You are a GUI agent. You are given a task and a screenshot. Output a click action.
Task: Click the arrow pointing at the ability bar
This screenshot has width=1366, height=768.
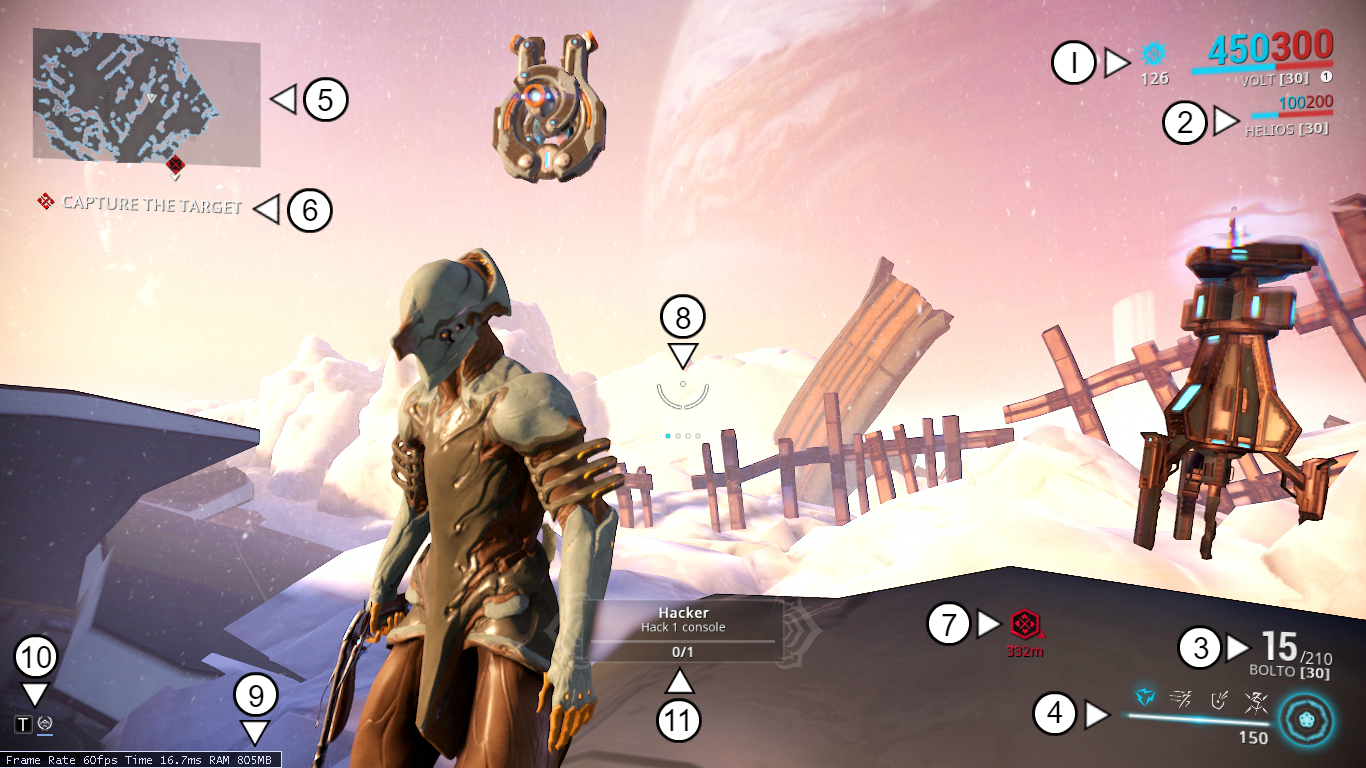click(1097, 713)
